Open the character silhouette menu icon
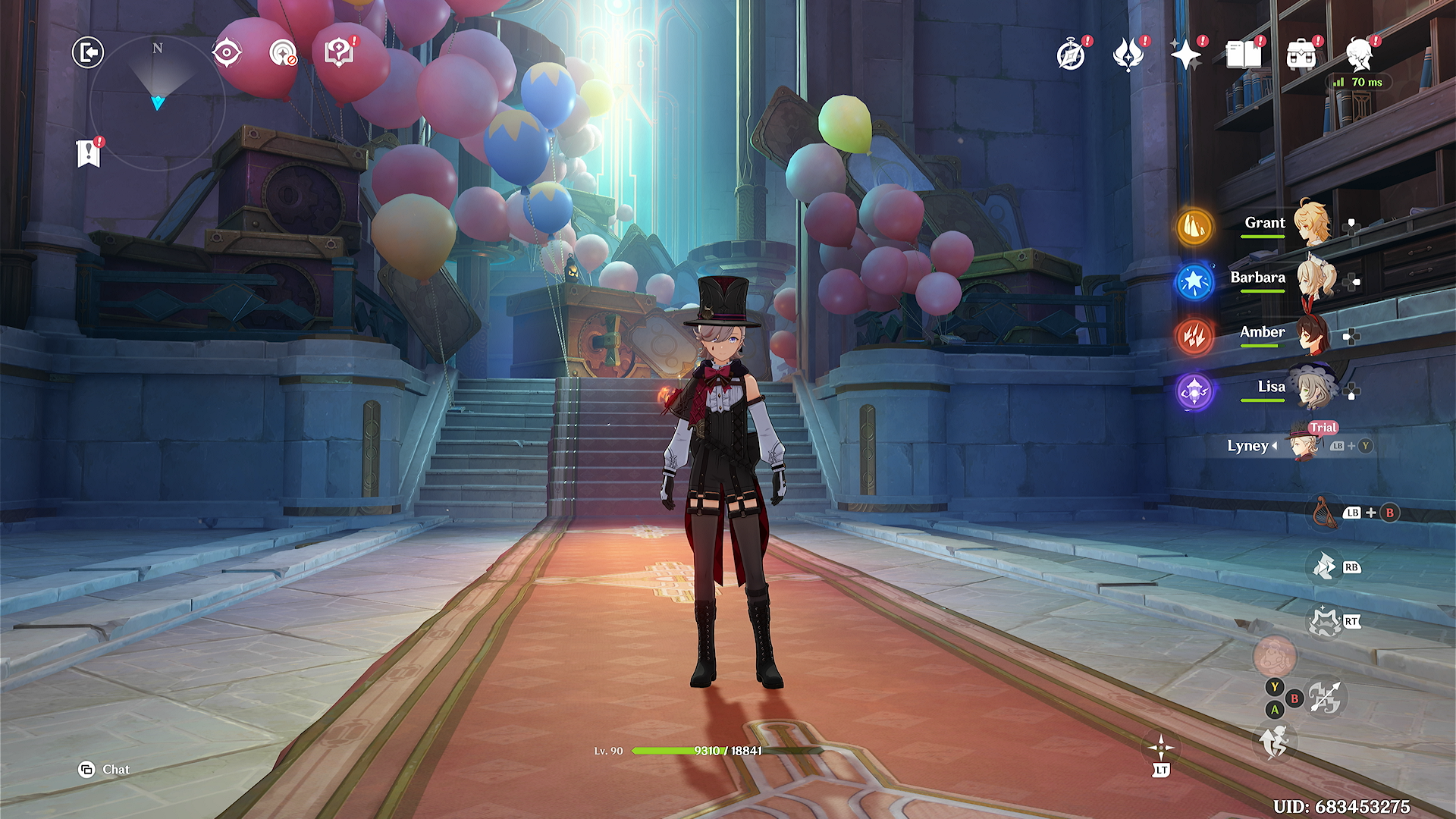 1359,55
